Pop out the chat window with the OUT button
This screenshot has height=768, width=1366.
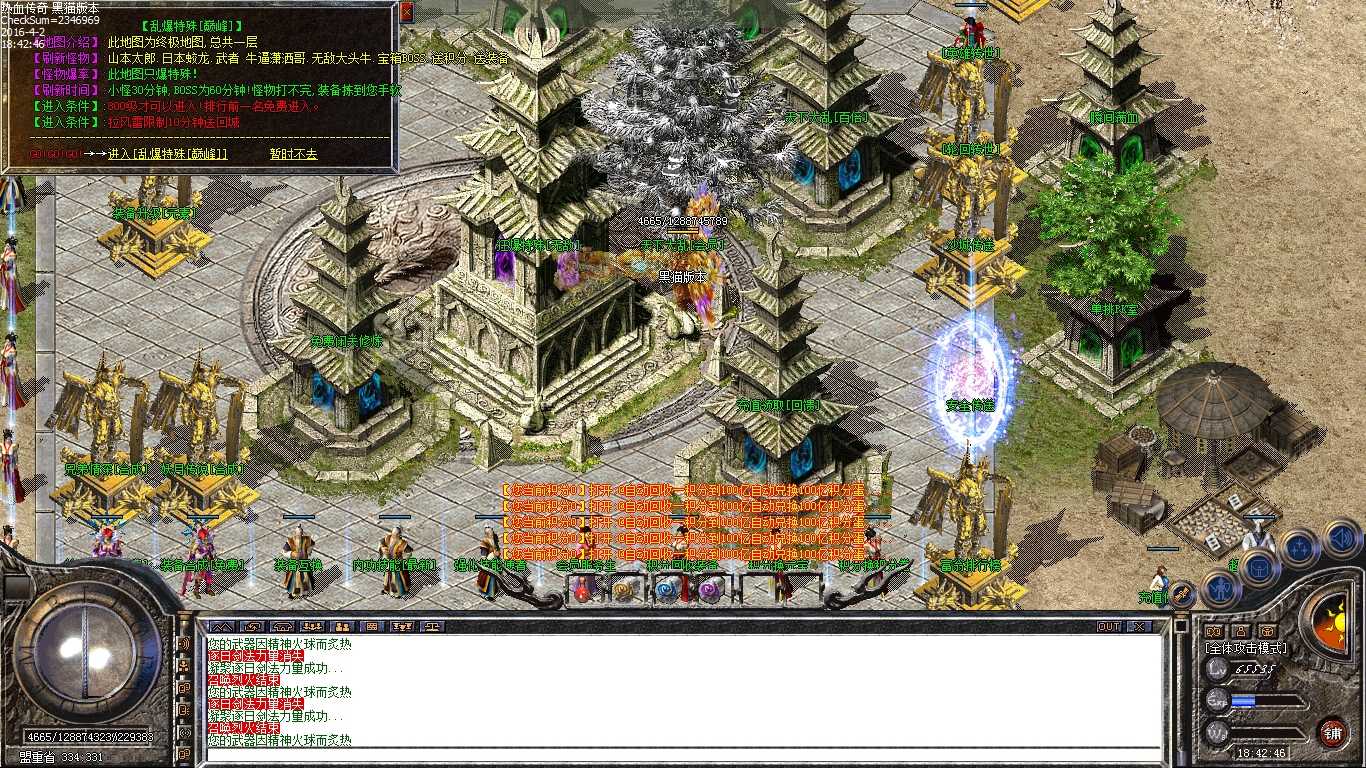coord(1109,626)
